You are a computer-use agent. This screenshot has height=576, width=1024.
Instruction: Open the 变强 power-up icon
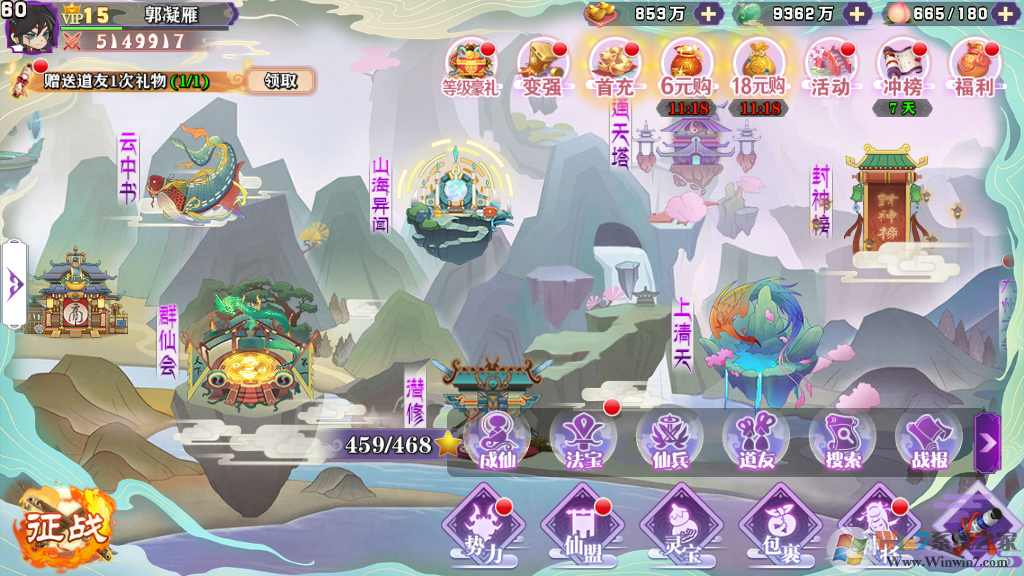pyautogui.click(x=543, y=67)
